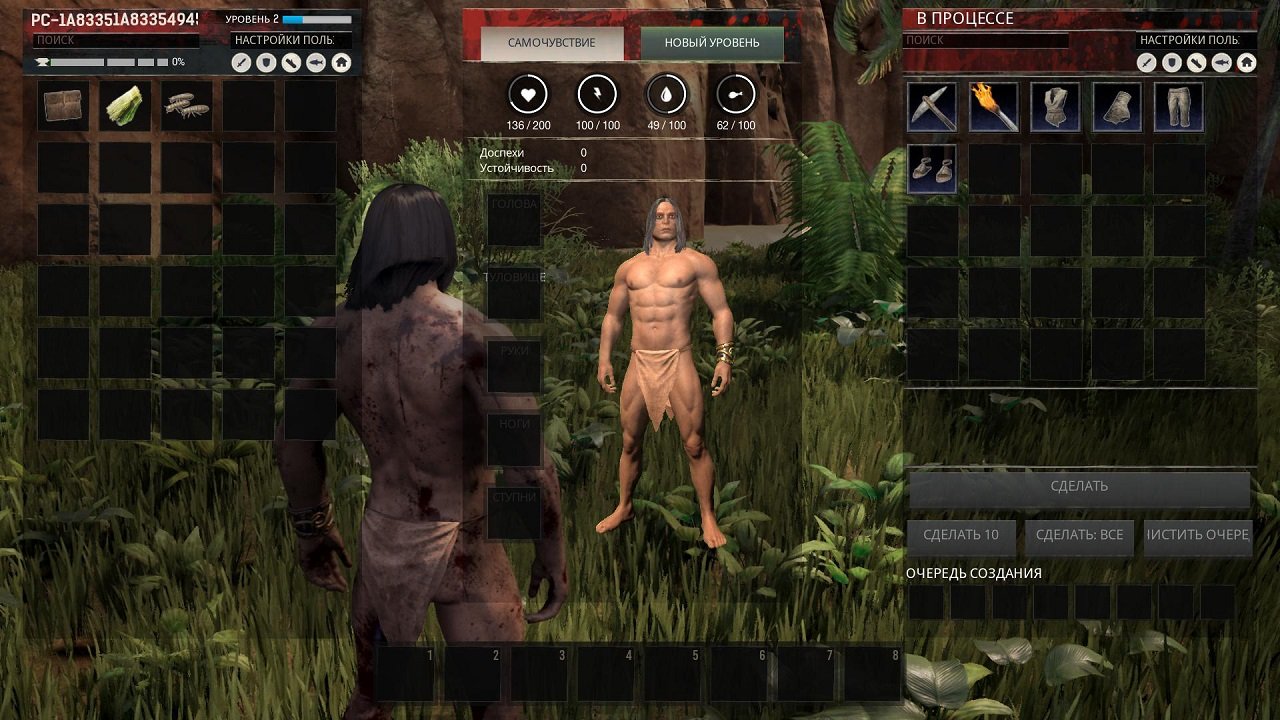
Task: Select the insects item in inventory
Action: 184,107
